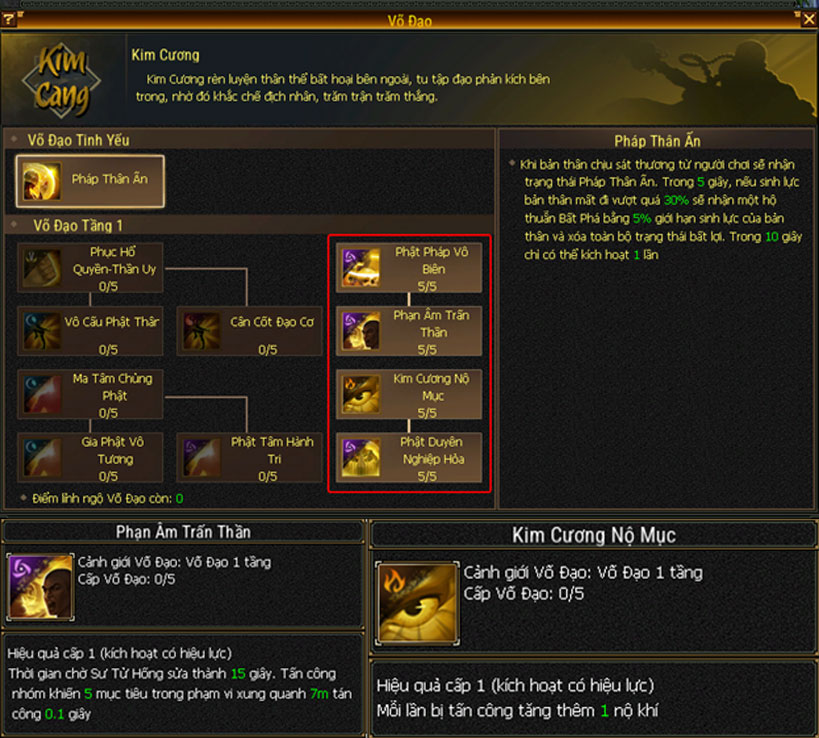
Task: Select the Pháp Thân Ấn essential skill
Action: (90, 181)
